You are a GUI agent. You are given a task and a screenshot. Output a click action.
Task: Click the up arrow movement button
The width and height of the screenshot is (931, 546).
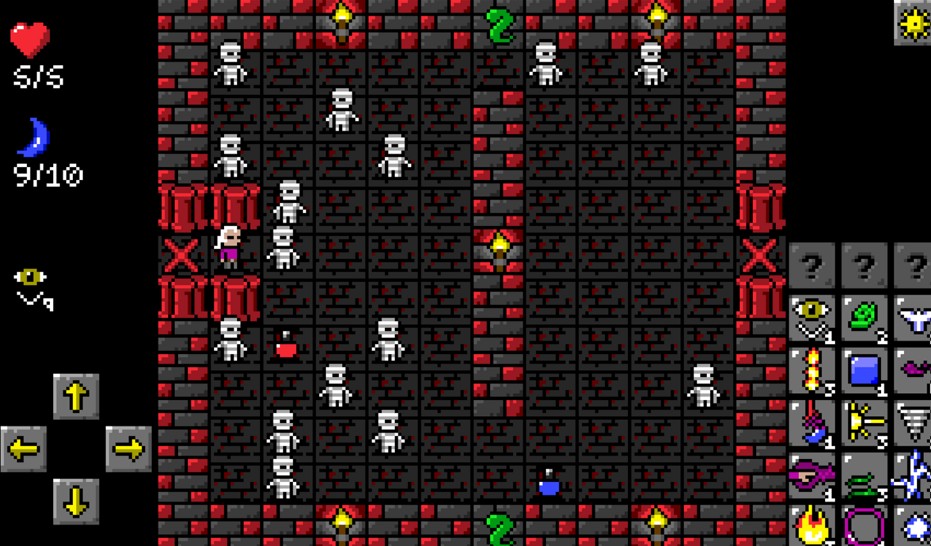[76, 397]
